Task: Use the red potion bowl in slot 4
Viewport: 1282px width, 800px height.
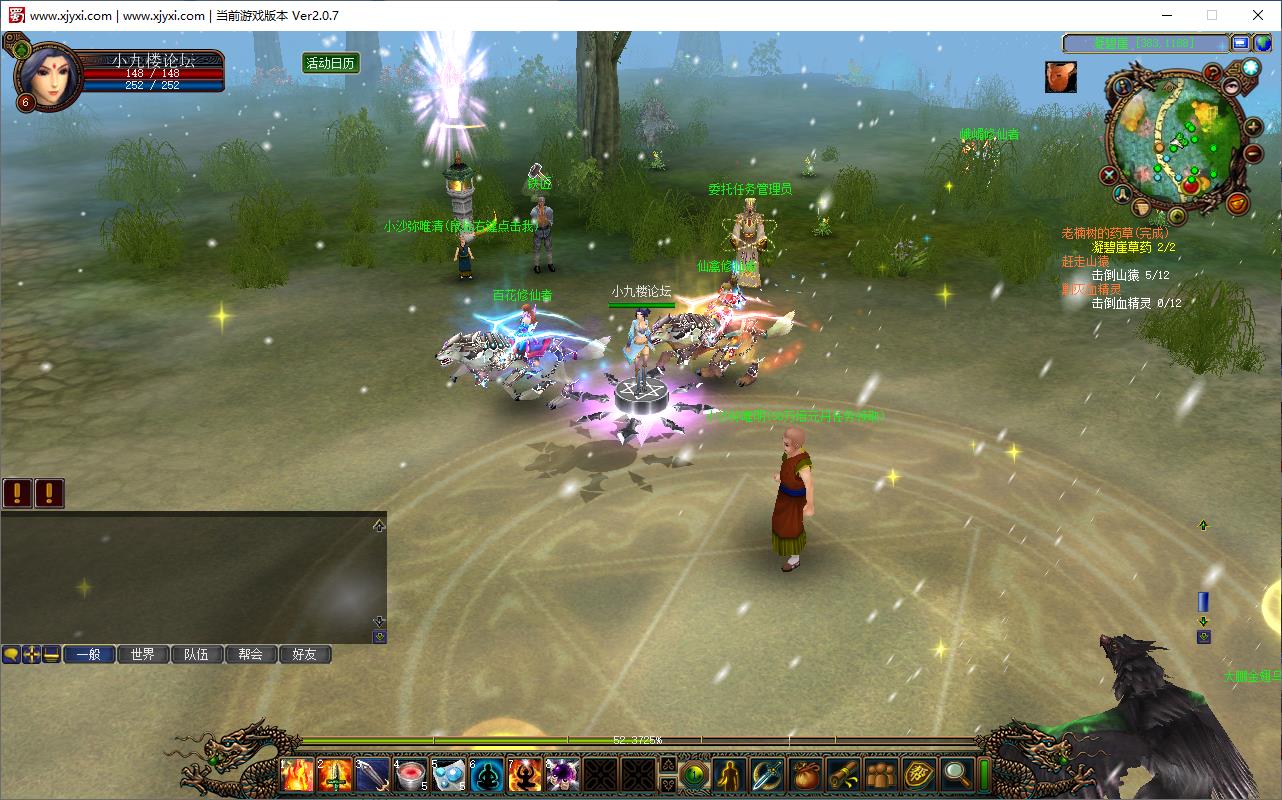Action: (x=411, y=775)
